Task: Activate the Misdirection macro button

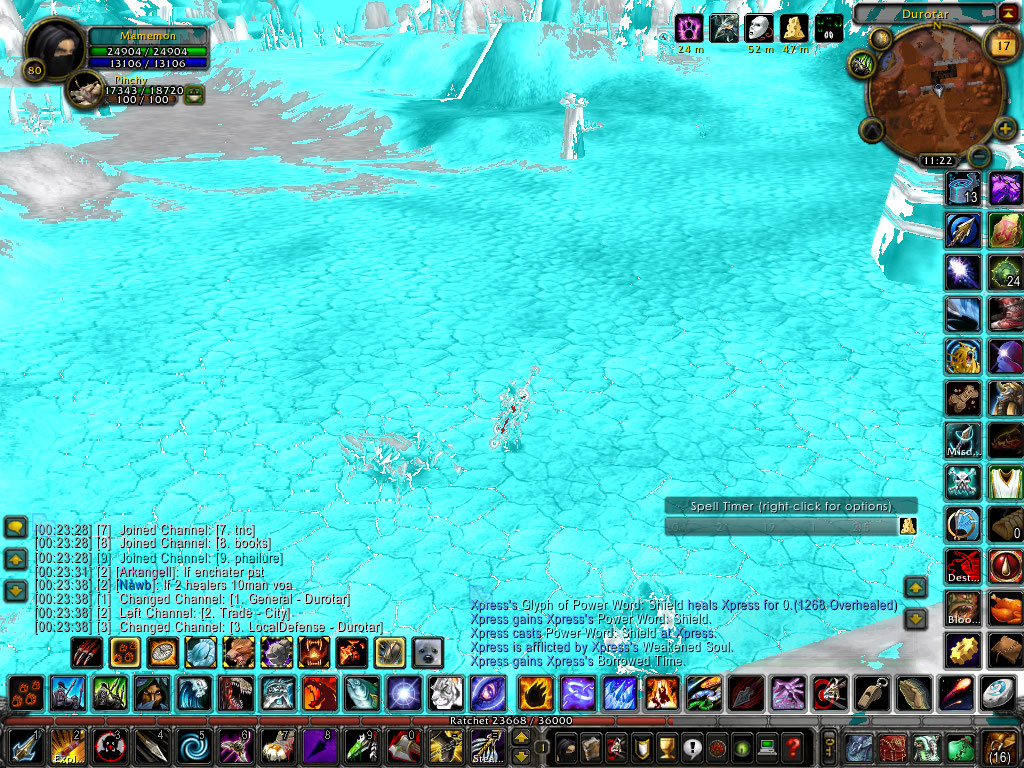Action: coord(962,439)
